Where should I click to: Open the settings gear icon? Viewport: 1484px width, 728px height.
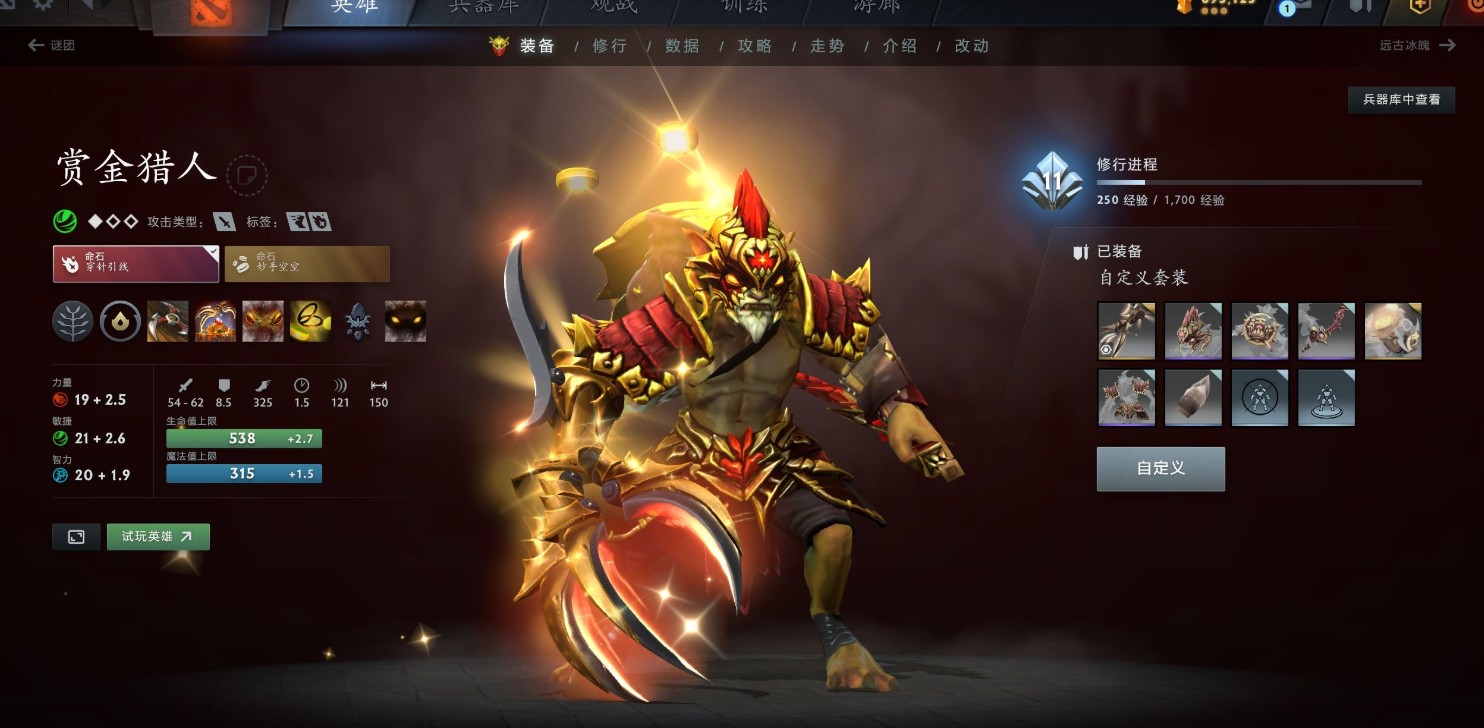pos(42,6)
